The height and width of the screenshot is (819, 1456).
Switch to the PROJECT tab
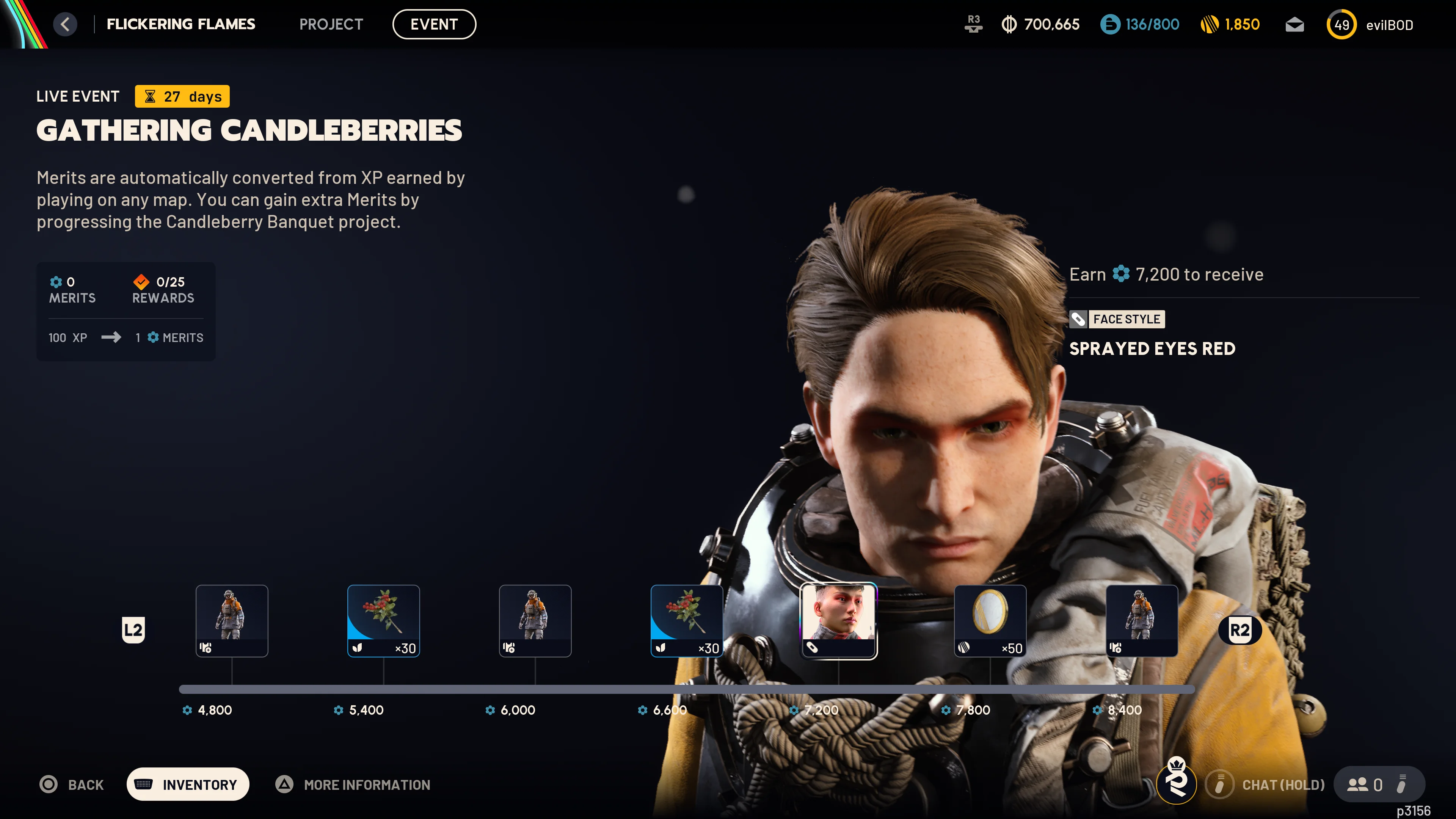(x=331, y=24)
